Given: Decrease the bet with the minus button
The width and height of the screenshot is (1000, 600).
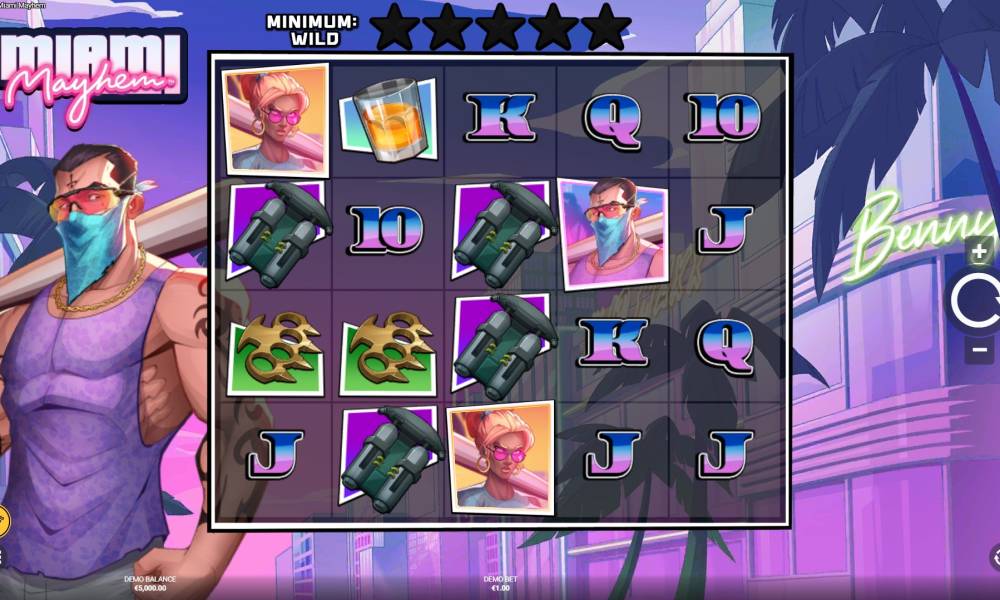Looking at the screenshot, I should pyautogui.click(x=980, y=350).
